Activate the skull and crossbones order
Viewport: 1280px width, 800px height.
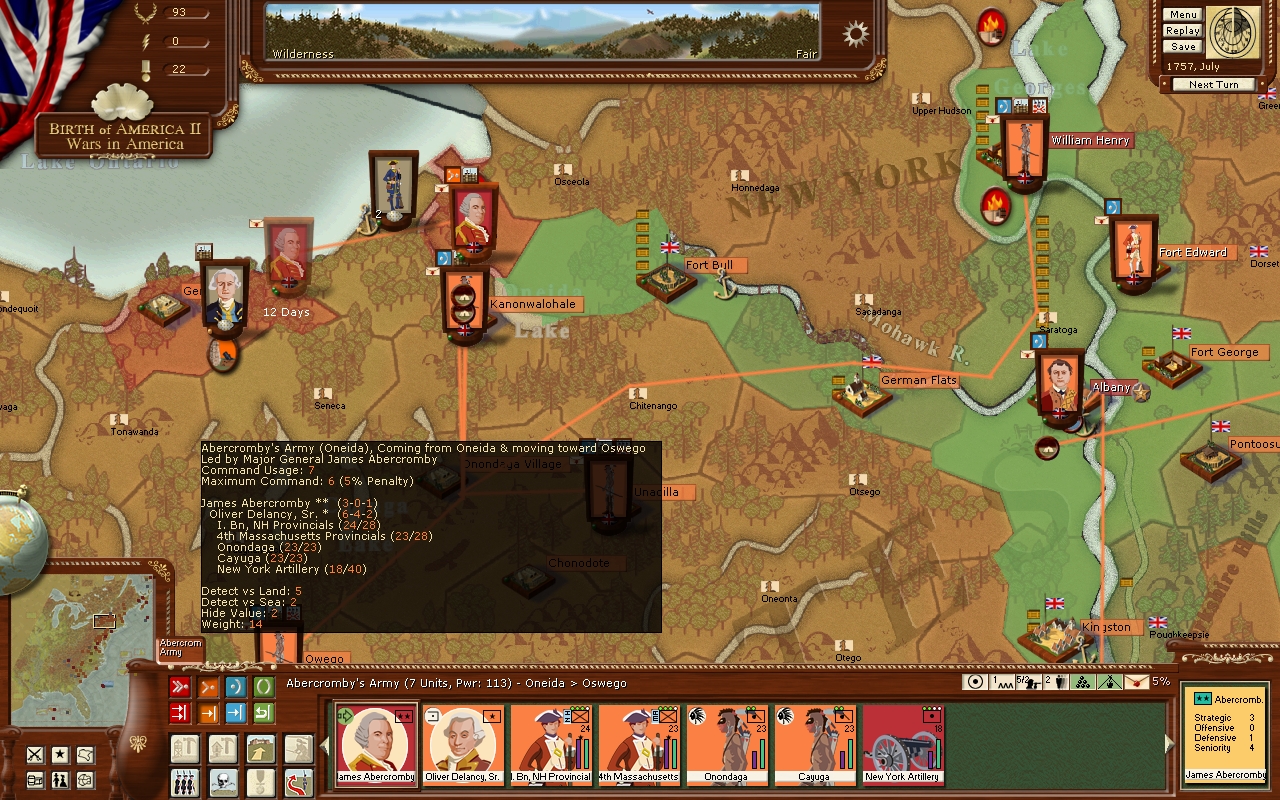(222, 780)
